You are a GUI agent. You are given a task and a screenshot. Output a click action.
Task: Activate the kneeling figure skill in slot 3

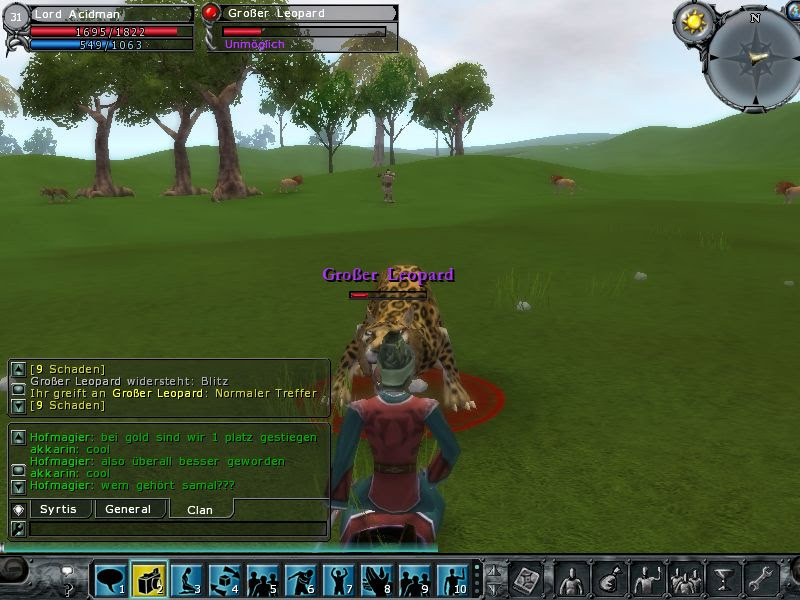[x=187, y=578]
